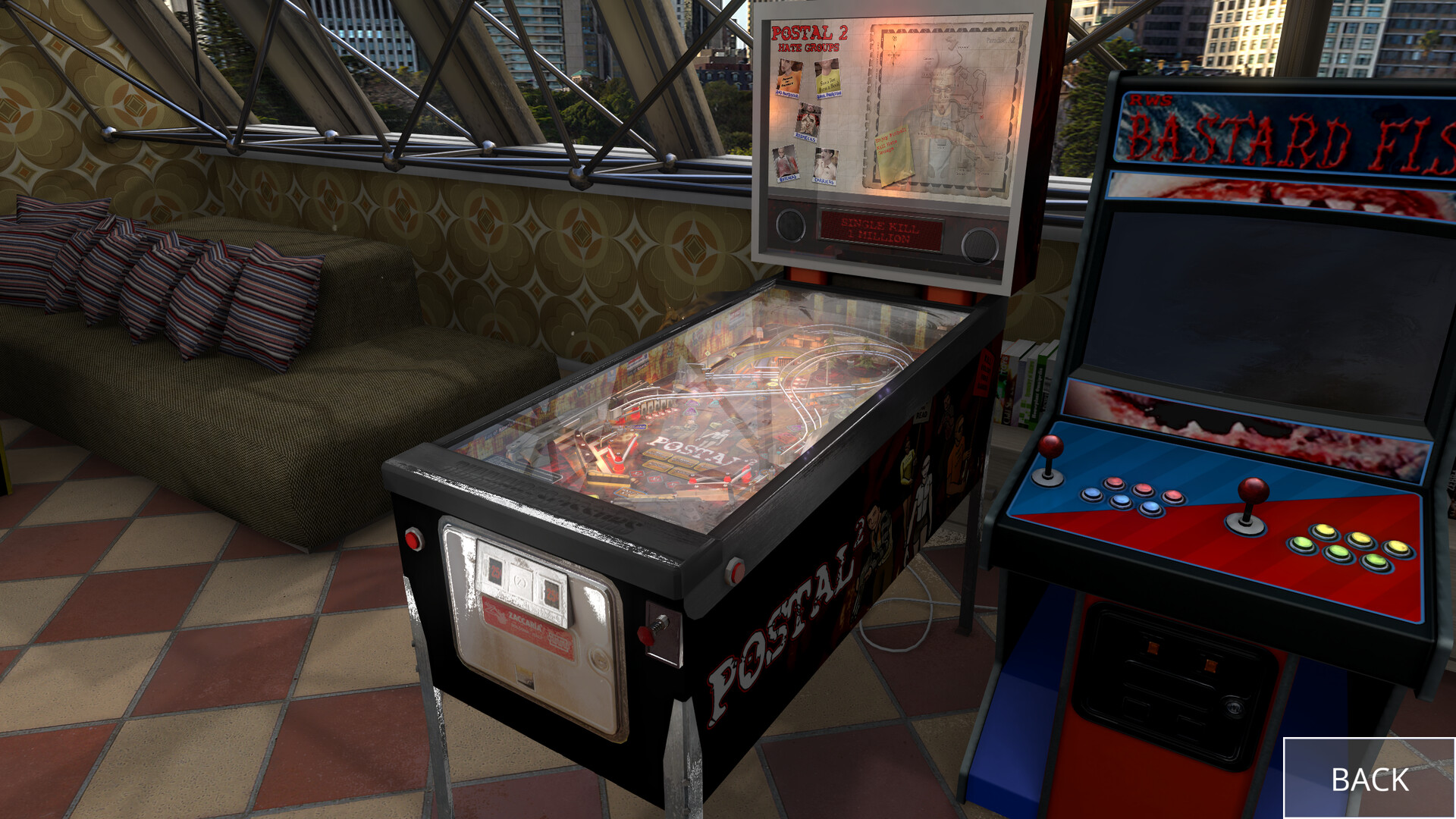Select the Butchers photo on the backglass
Image resolution: width=1456 pixels, height=819 pixels.
tap(783, 161)
